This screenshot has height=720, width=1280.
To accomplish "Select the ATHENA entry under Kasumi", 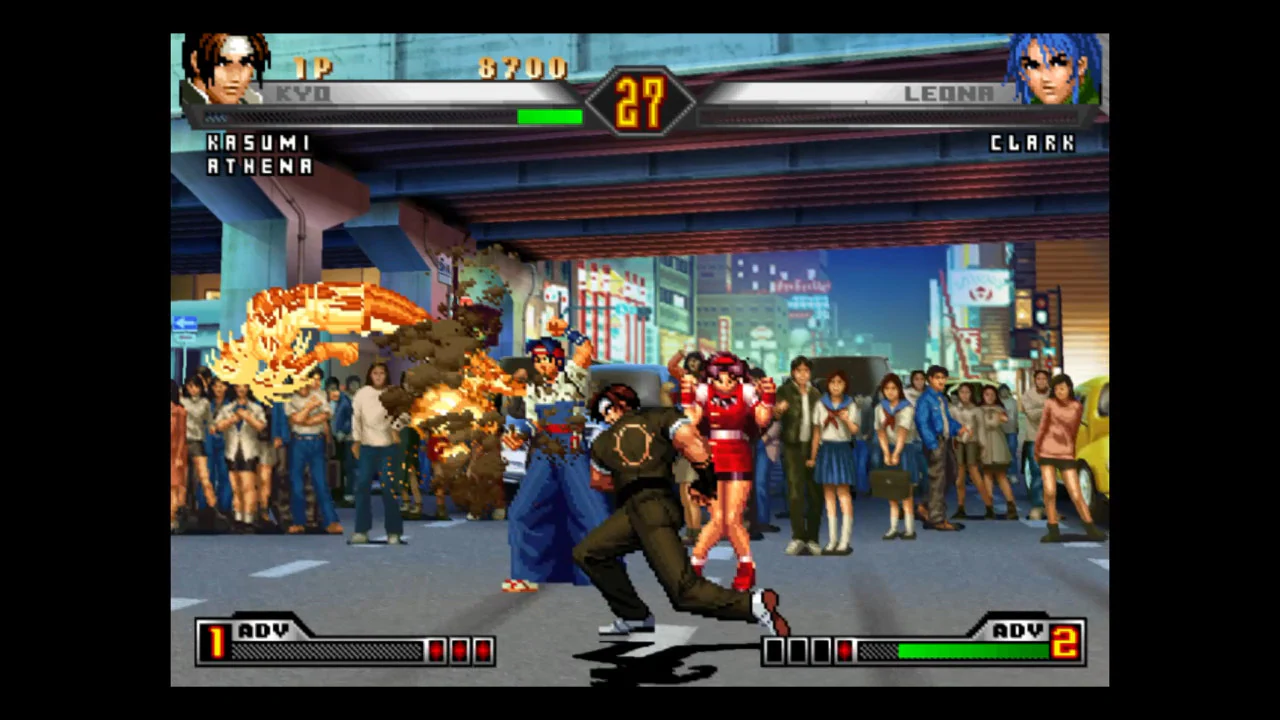I will pyautogui.click(x=260, y=167).
